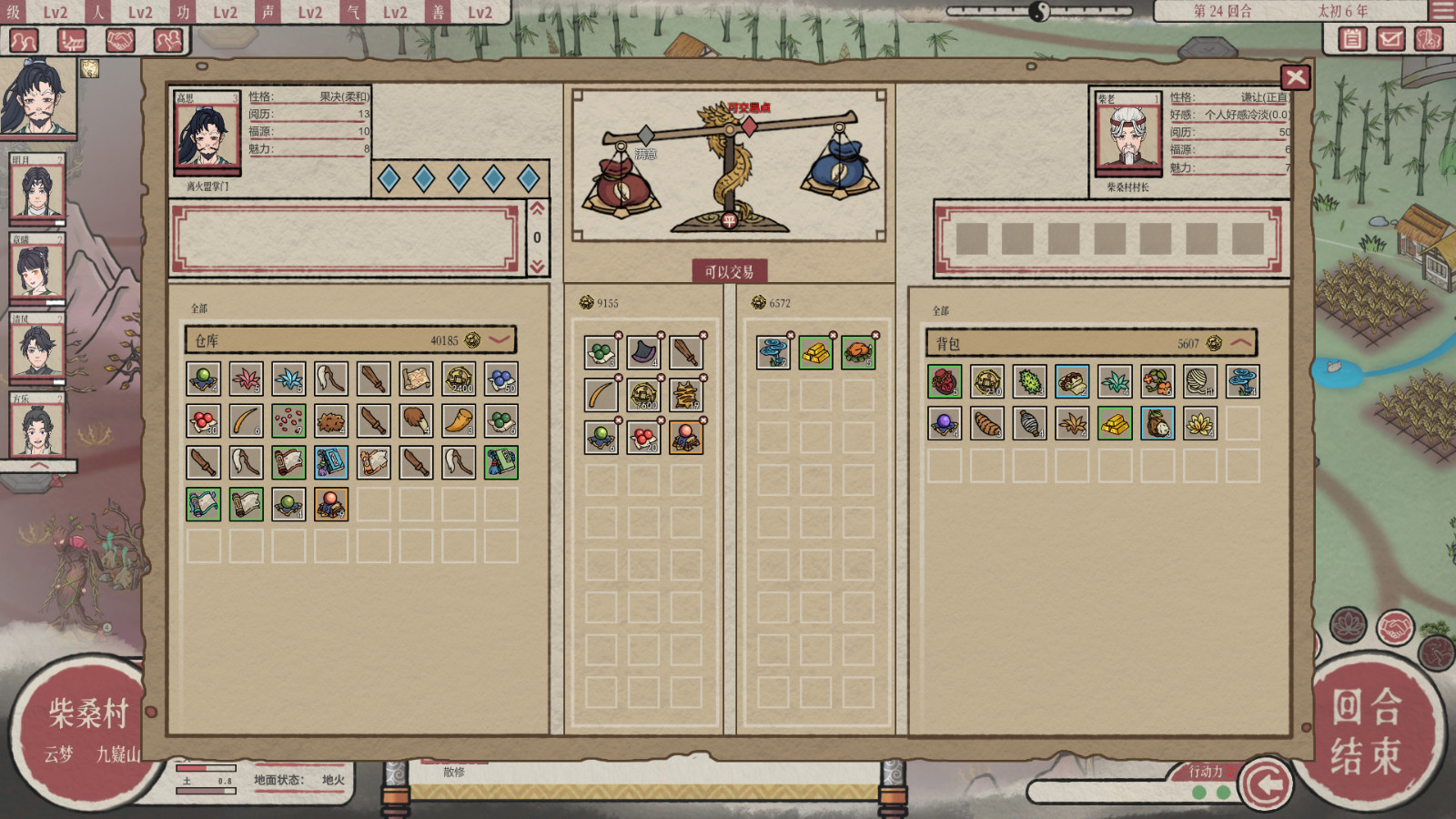Select gold bars in the villager's offer
Image resolution: width=1456 pixels, height=819 pixels.
[815, 352]
